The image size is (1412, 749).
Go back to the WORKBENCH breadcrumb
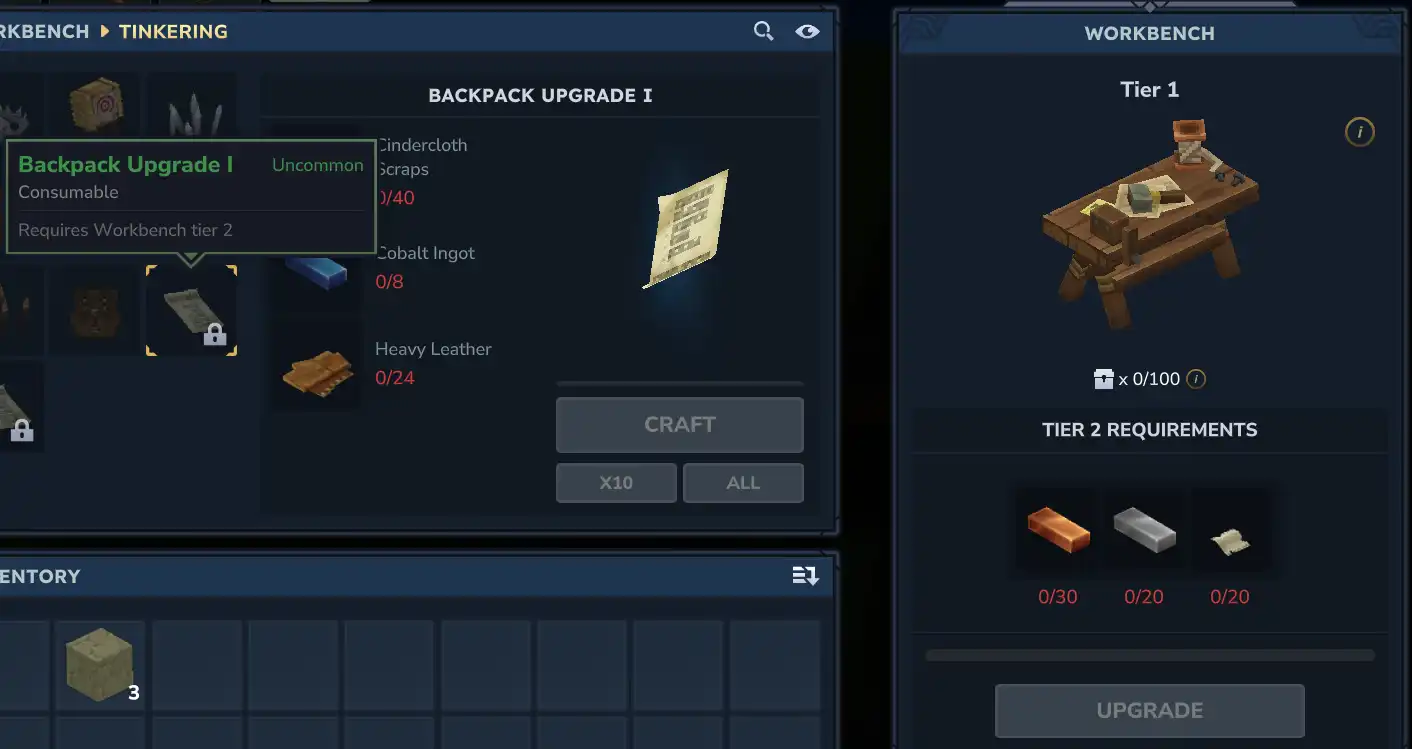pos(44,31)
